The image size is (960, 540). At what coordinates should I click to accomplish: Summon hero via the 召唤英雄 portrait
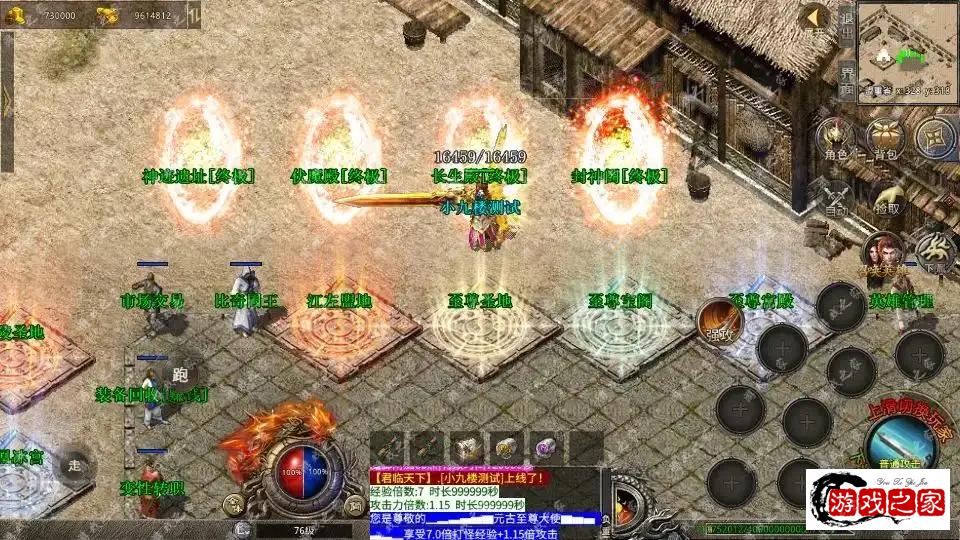point(883,251)
